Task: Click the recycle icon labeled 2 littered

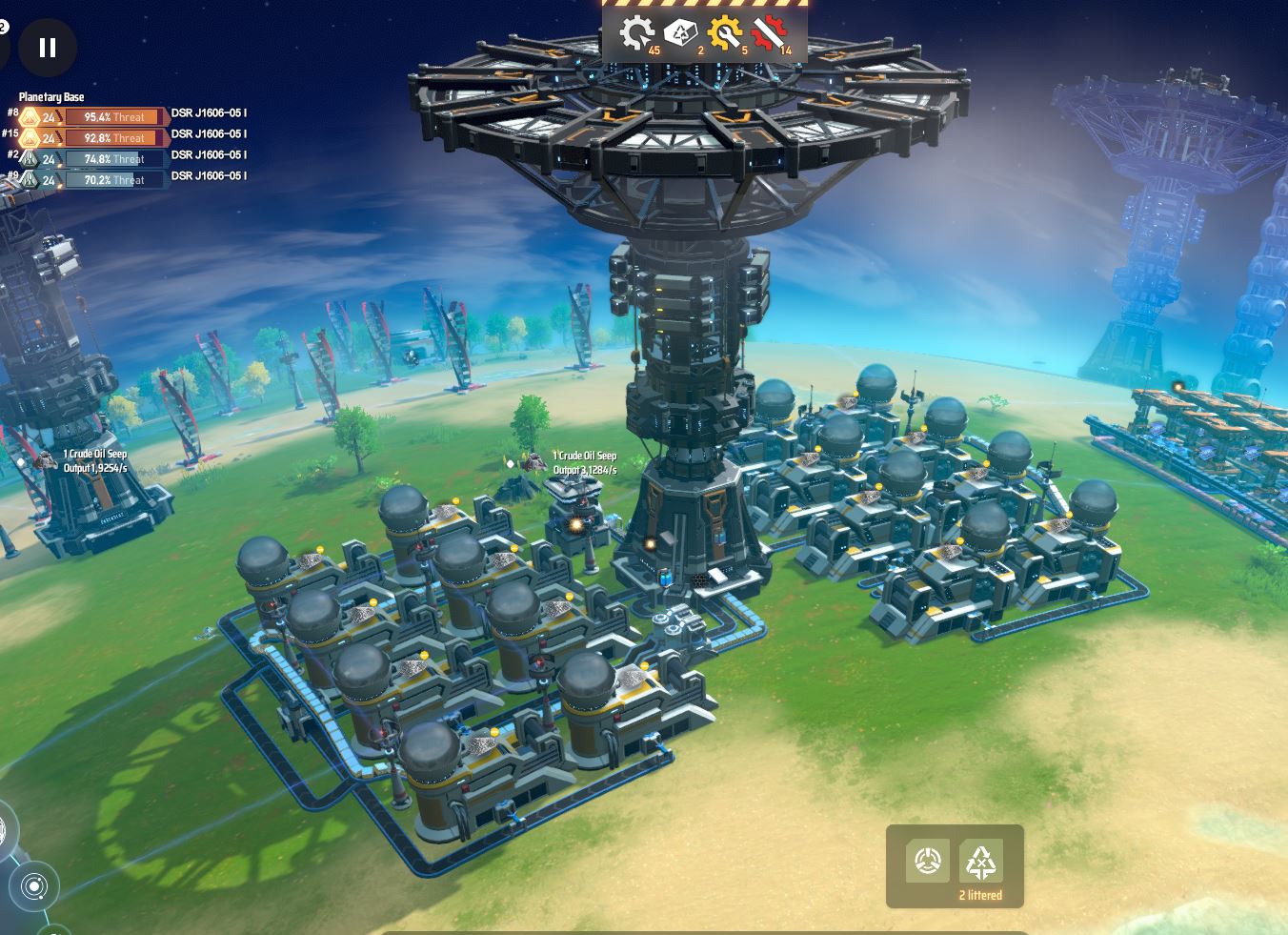Action: click(980, 862)
